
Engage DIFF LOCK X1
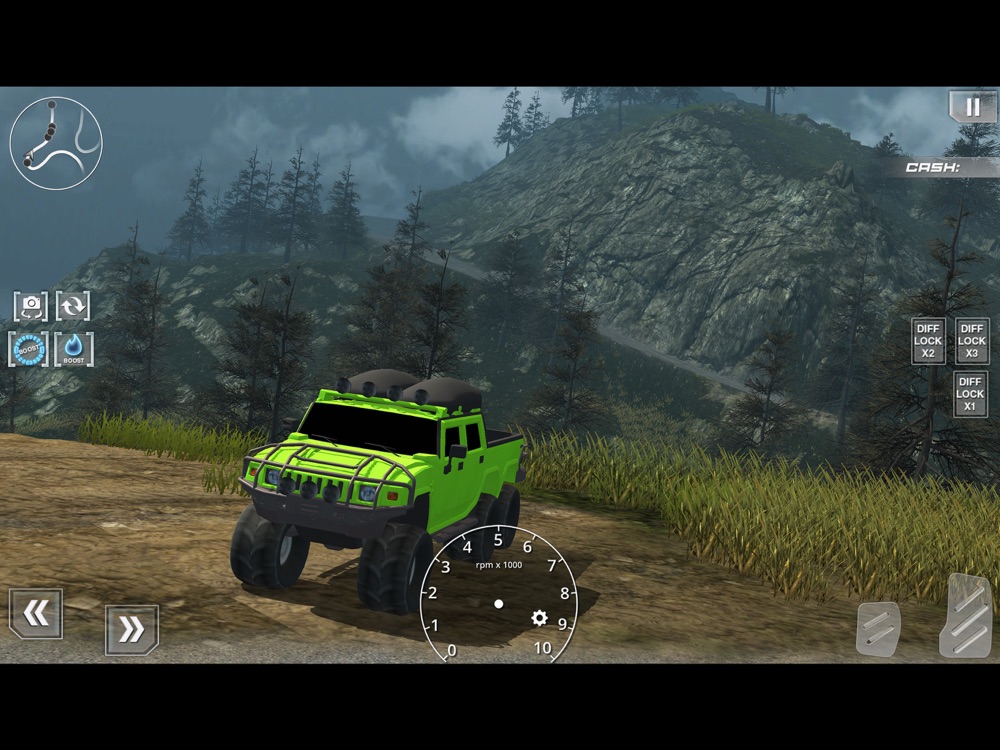coord(970,394)
